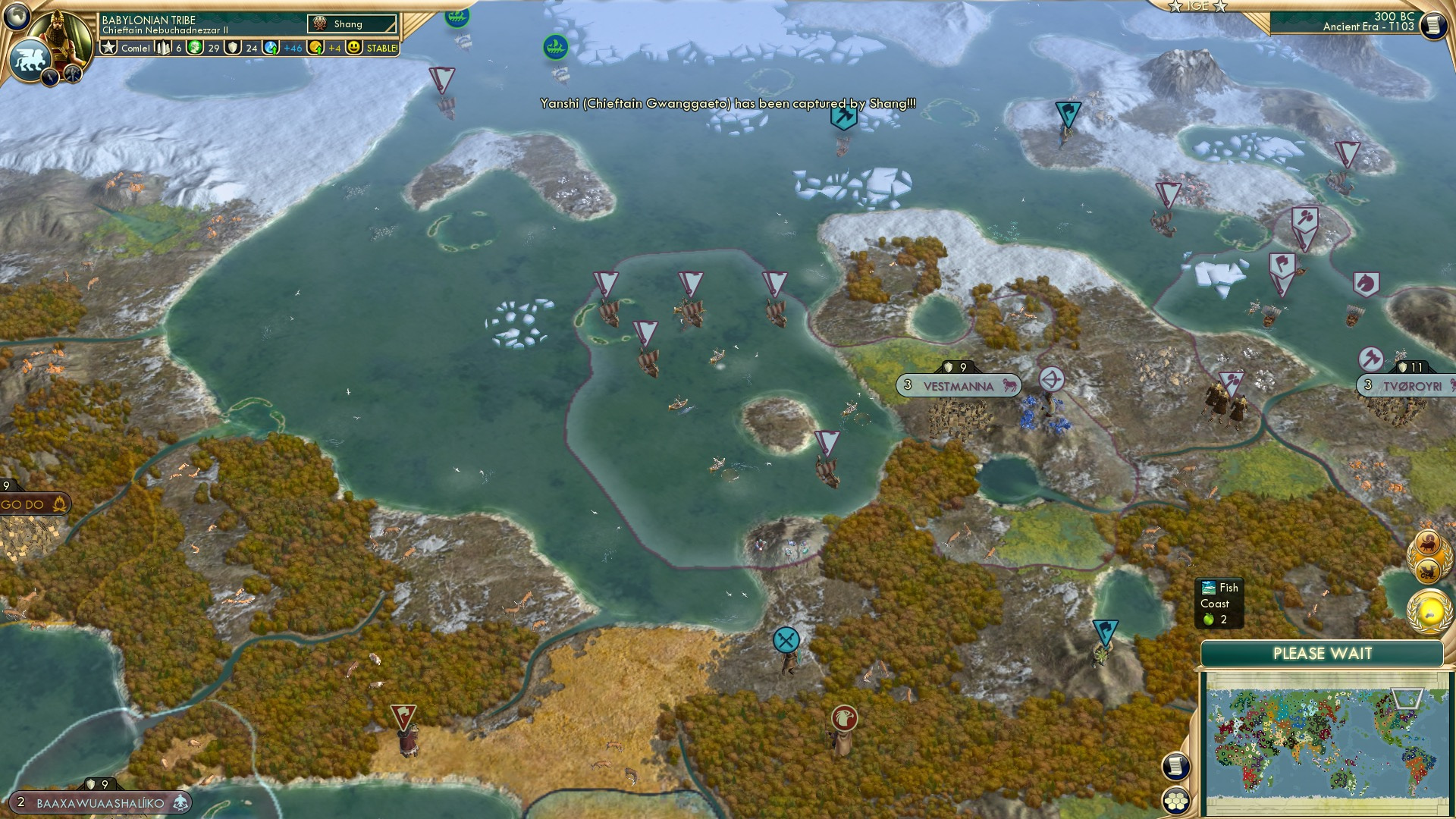Viewport: 1456px width, 819px height.
Task: Click the smiley happiness icon showing STABLE
Action: coord(354,47)
